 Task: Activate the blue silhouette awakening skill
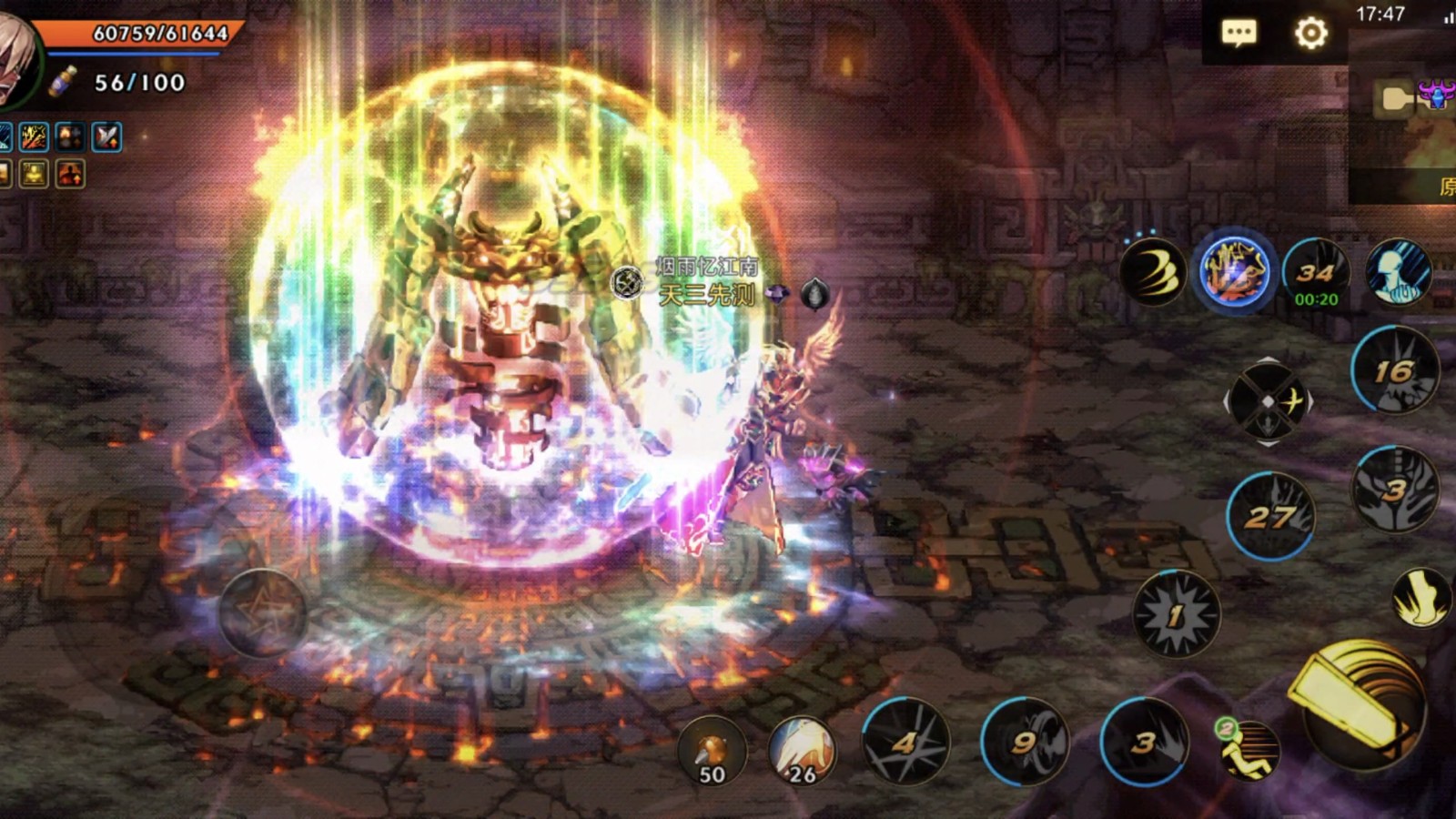pos(1398,272)
